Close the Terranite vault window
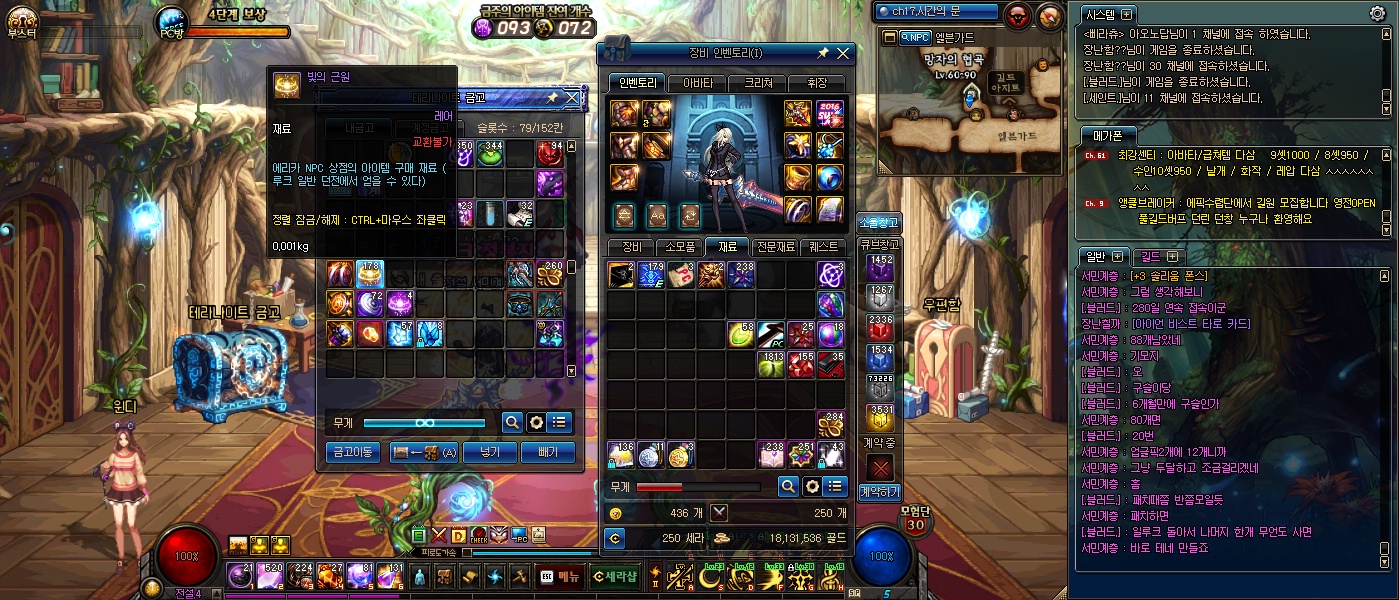1399x600 pixels. (x=572, y=97)
